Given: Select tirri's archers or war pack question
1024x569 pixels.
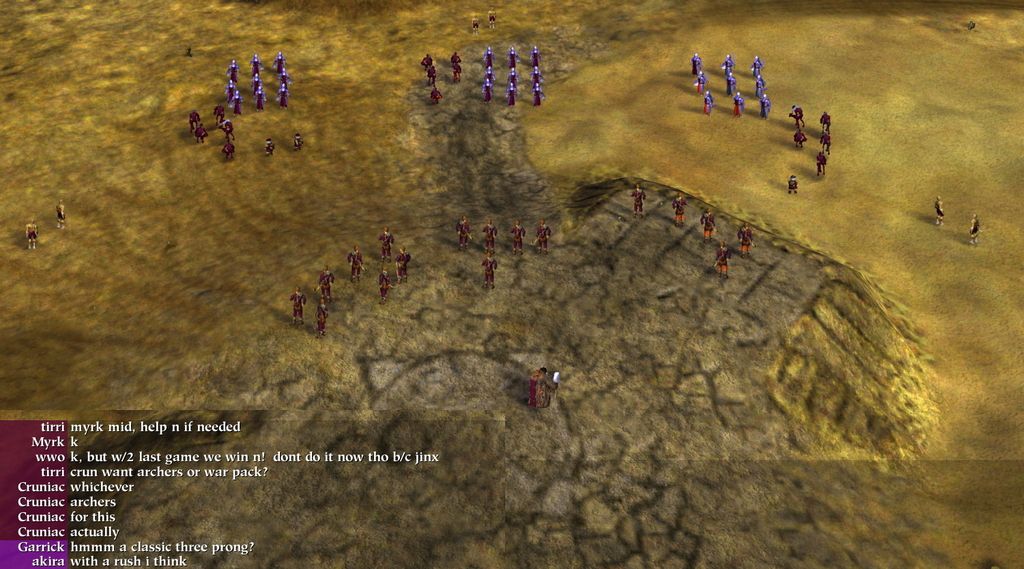Looking at the screenshot, I should (168, 472).
